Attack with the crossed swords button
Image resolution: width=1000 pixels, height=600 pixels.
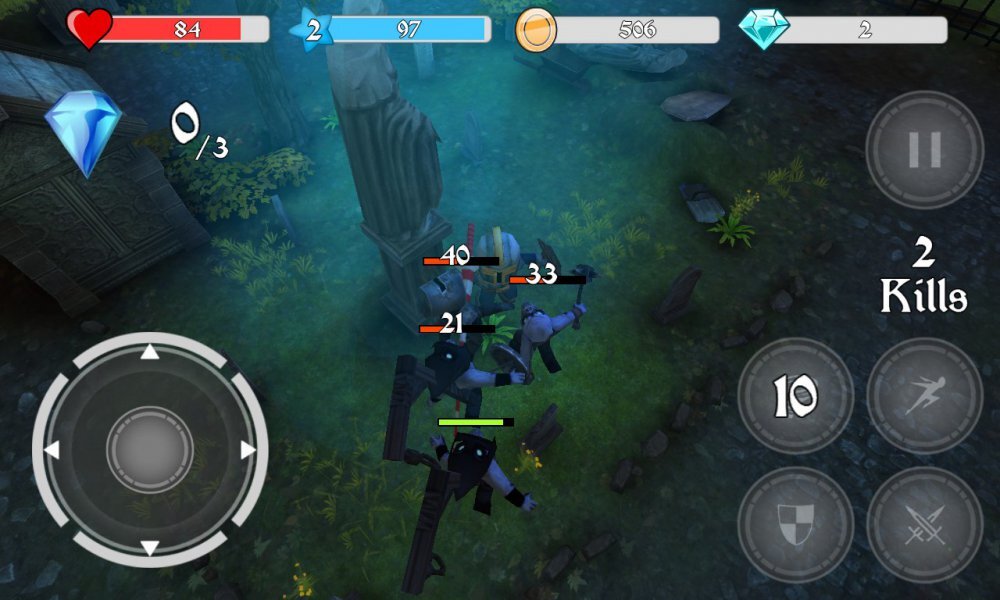pyautogui.click(x=924, y=523)
